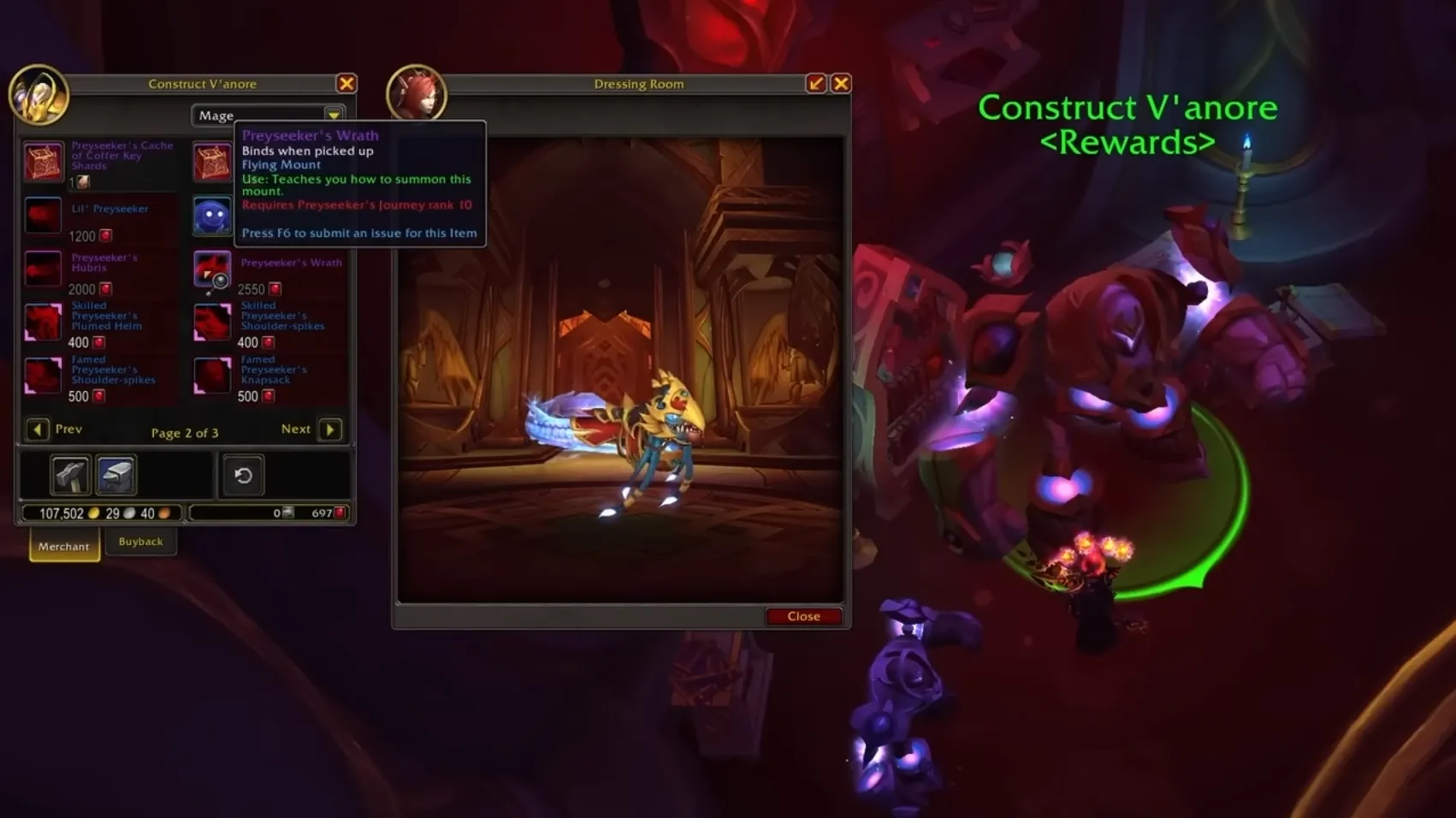The height and width of the screenshot is (818, 1456).
Task: Click the Preyseeker's Hubris item icon
Action: click(x=43, y=269)
